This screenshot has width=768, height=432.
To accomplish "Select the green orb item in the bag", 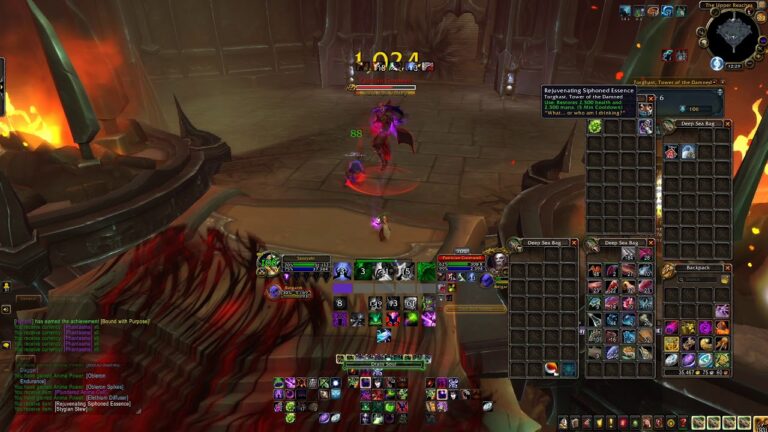I will coord(596,127).
